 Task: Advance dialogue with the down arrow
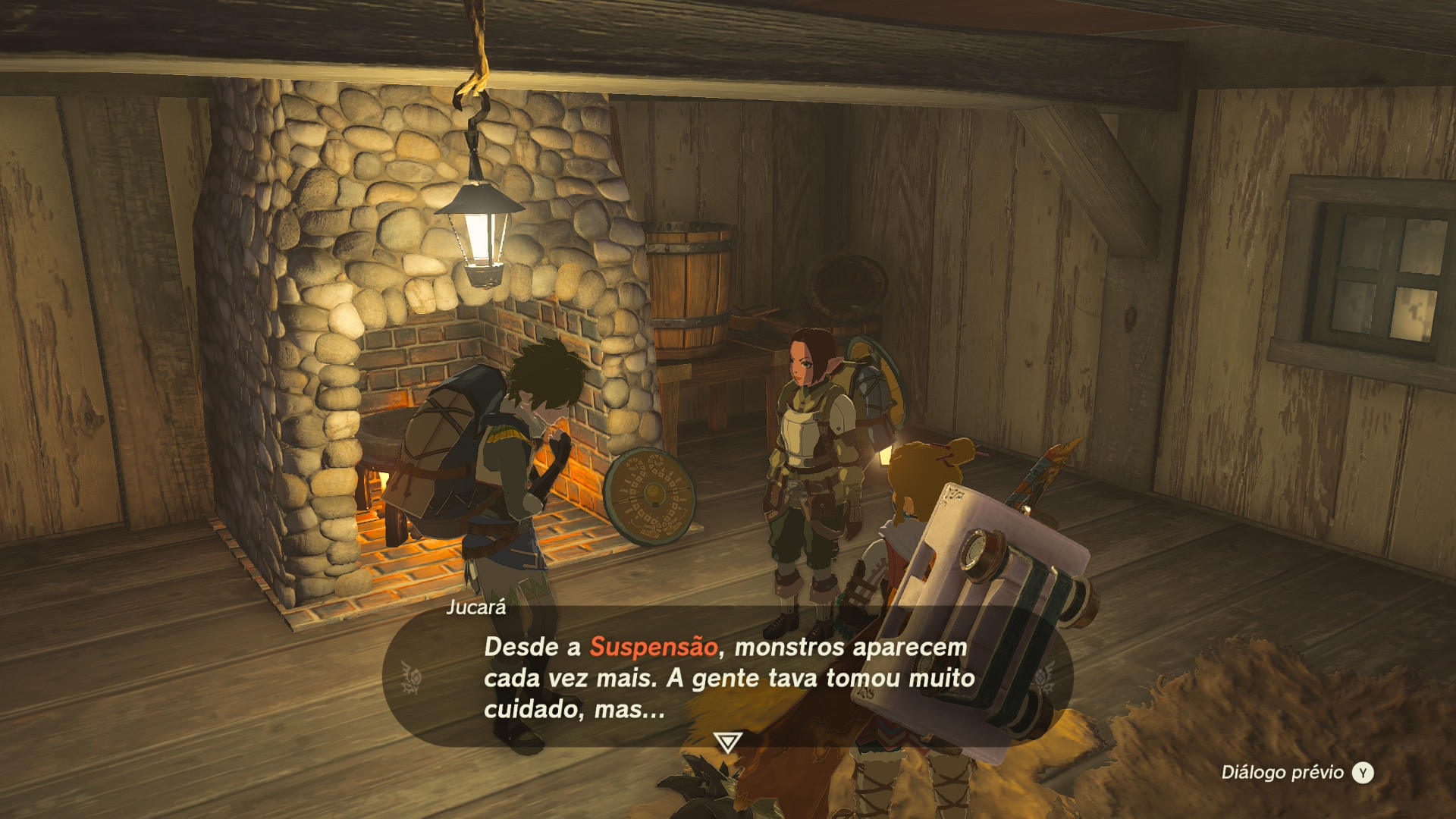728,741
